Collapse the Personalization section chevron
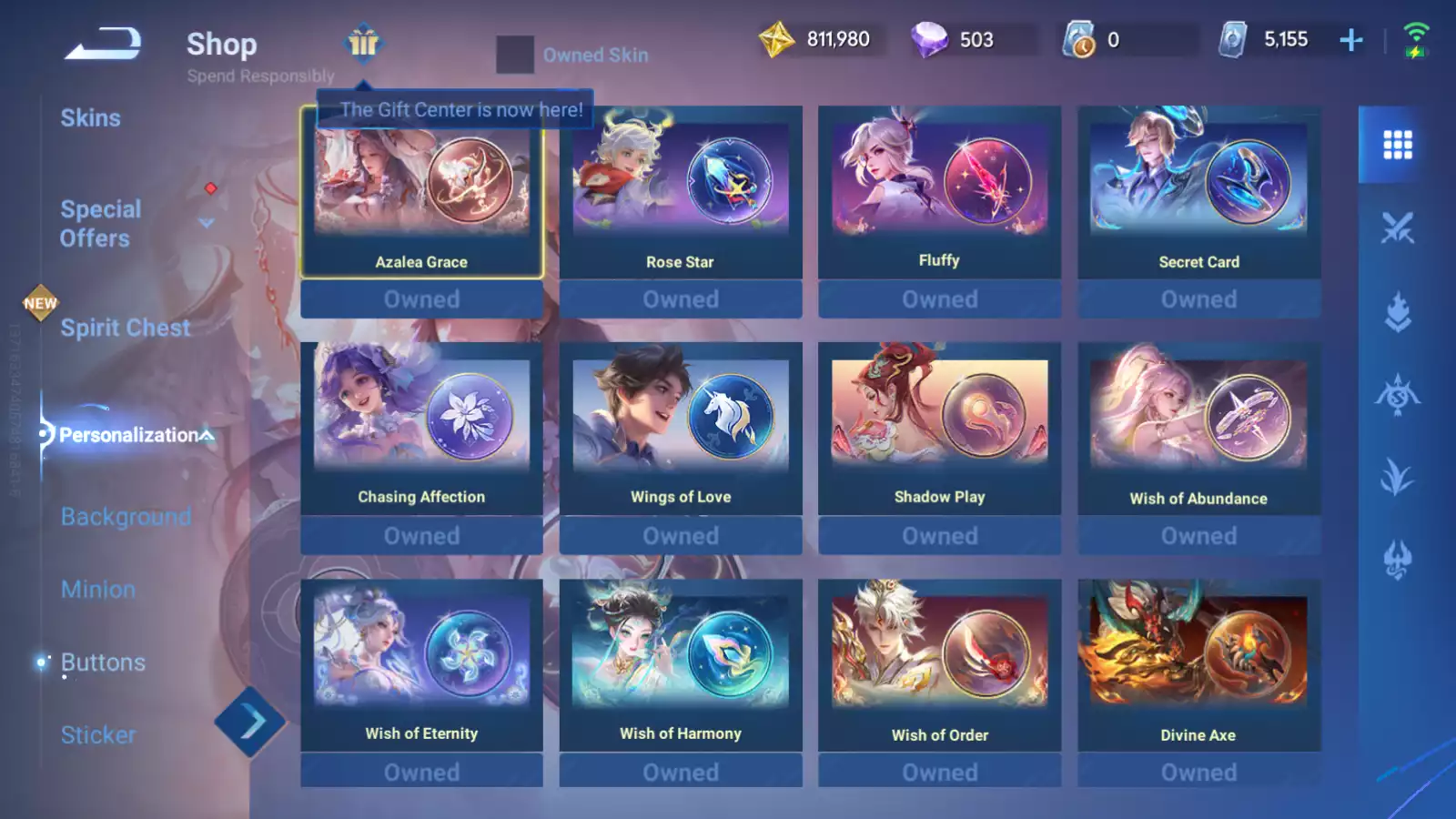Screen dimensions: 1456x819 [x=206, y=434]
